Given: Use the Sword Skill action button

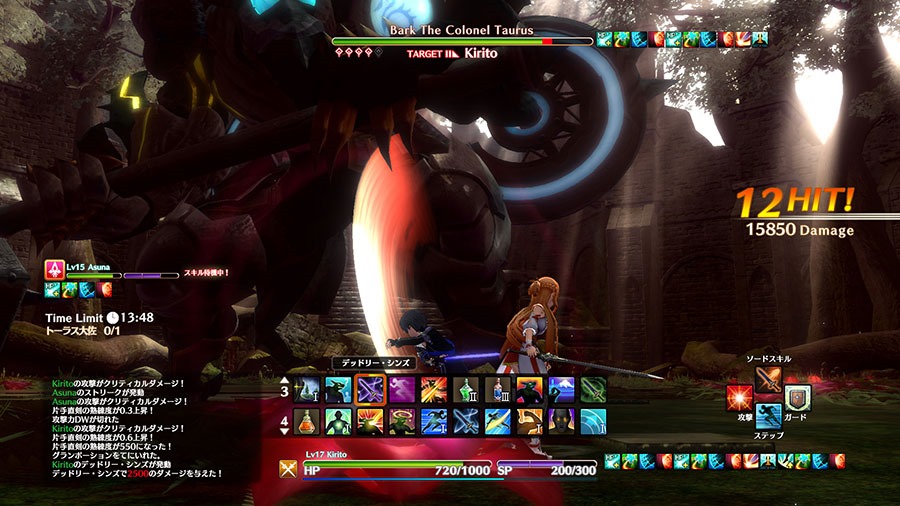Looking at the screenshot, I should pyautogui.click(x=768, y=380).
